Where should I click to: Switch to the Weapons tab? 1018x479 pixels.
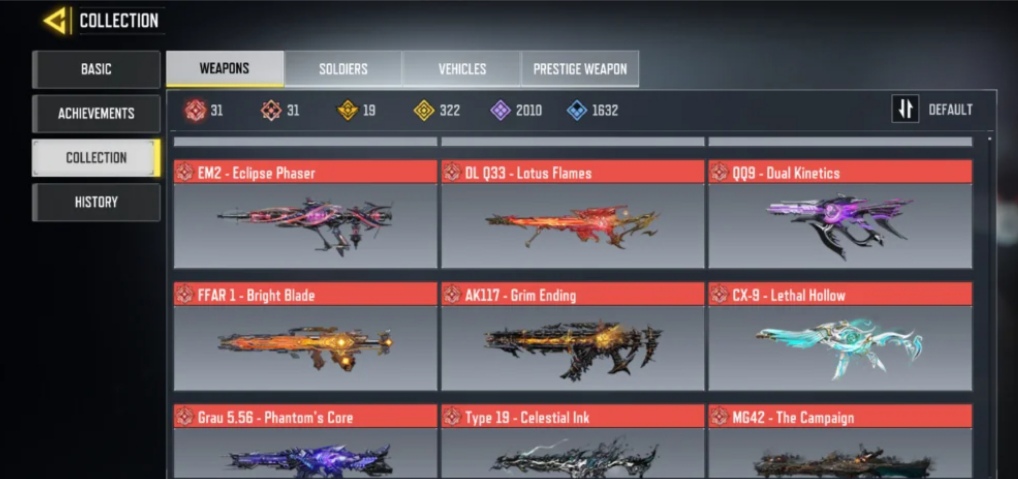tap(224, 69)
